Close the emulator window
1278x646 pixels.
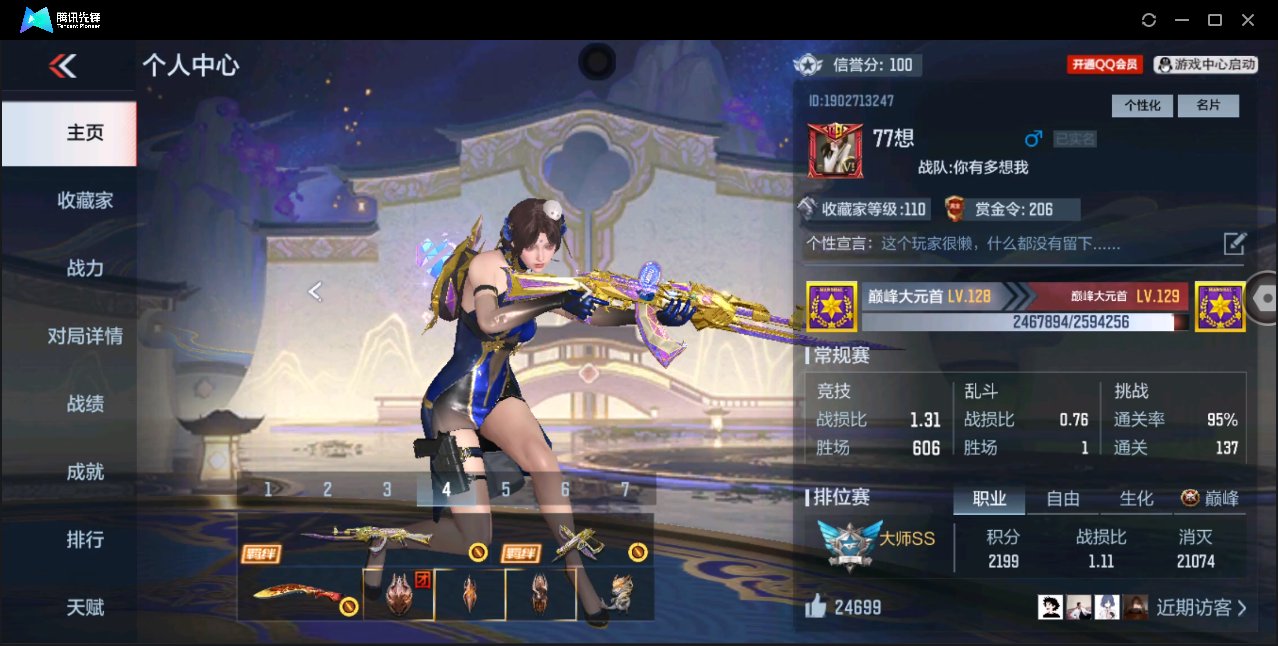1248,20
